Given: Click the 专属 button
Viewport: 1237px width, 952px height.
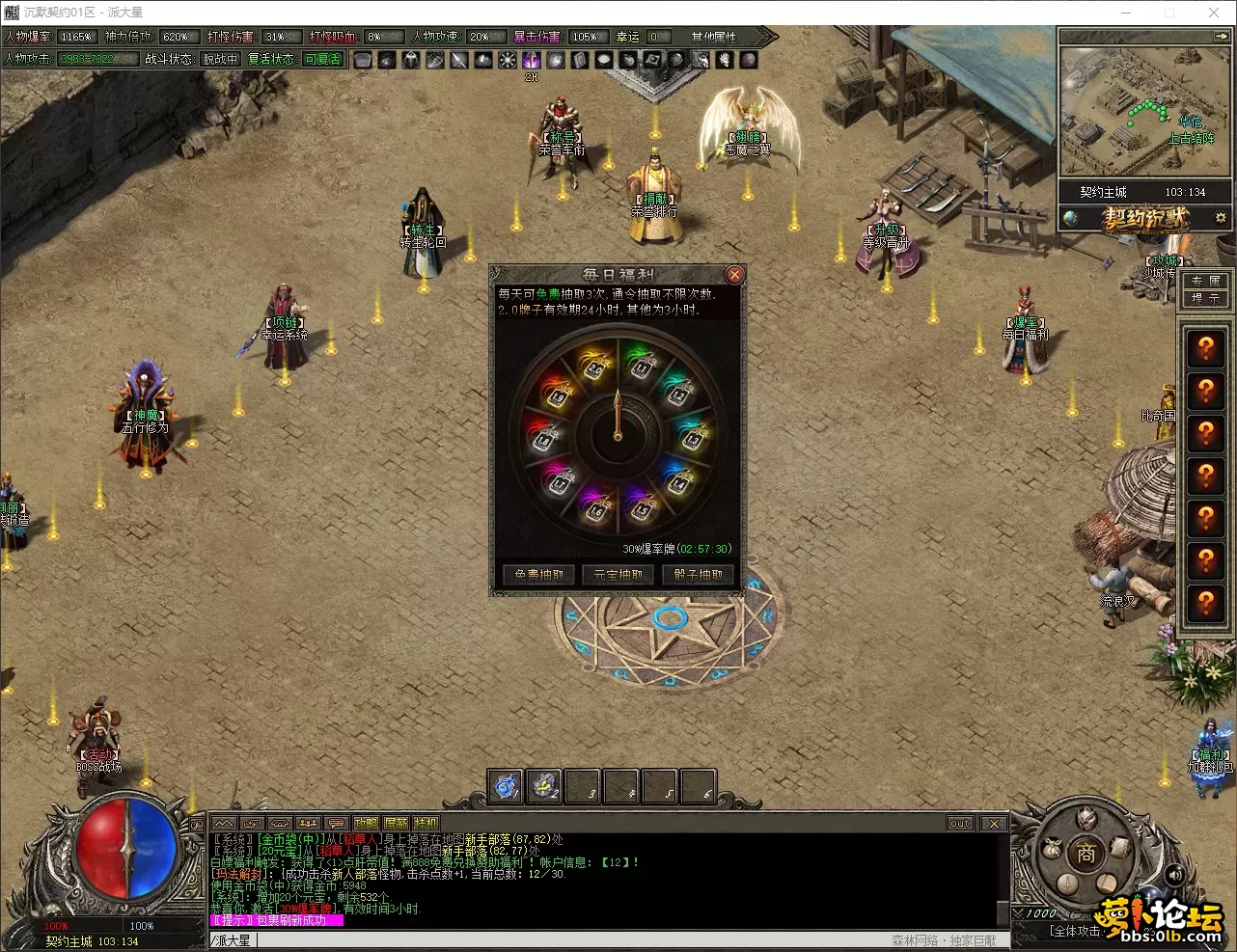Looking at the screenshot, I should pos(1205,281).
